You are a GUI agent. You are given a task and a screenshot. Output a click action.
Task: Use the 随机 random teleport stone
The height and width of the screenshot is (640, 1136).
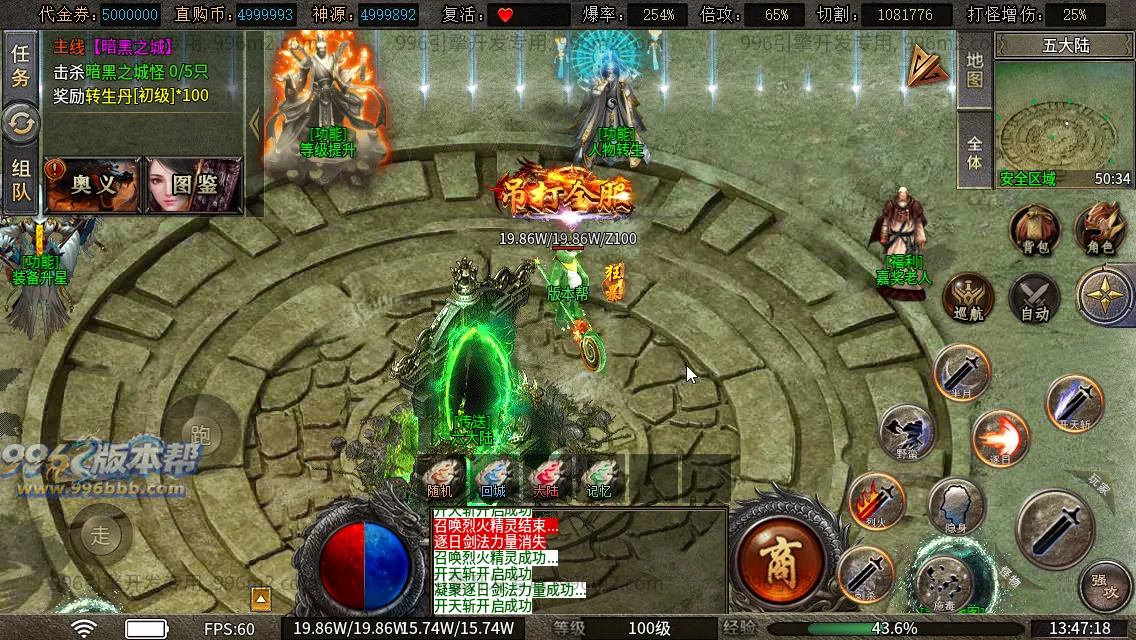click(440, 477)
